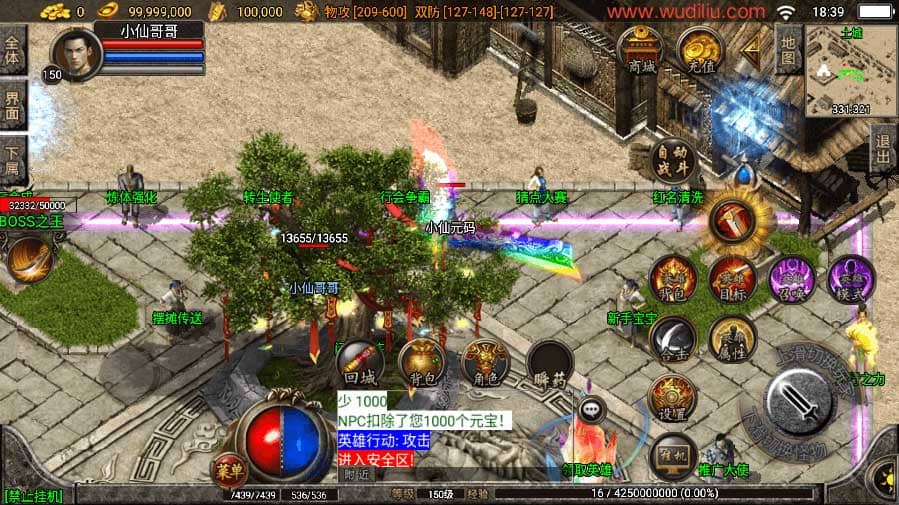Viewport: 899px width, 505px height.
Task: Toggle the 地图 map button
Action: pos(788,51)
